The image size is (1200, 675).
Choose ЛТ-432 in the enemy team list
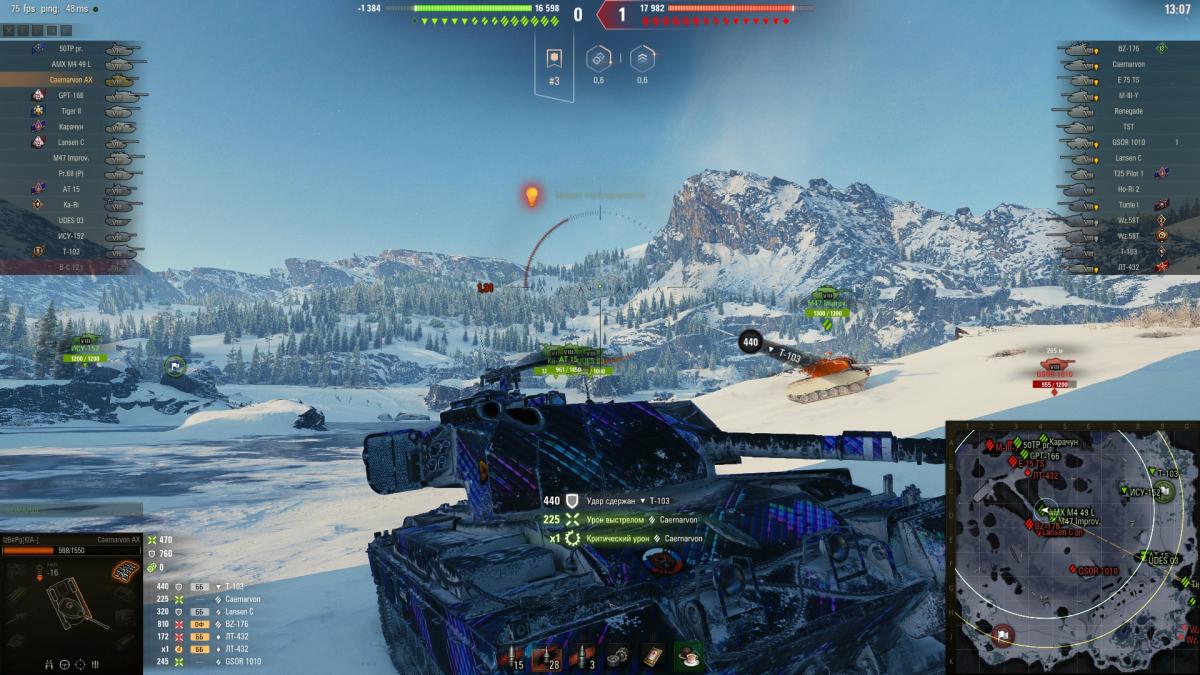coord(1128,267)
